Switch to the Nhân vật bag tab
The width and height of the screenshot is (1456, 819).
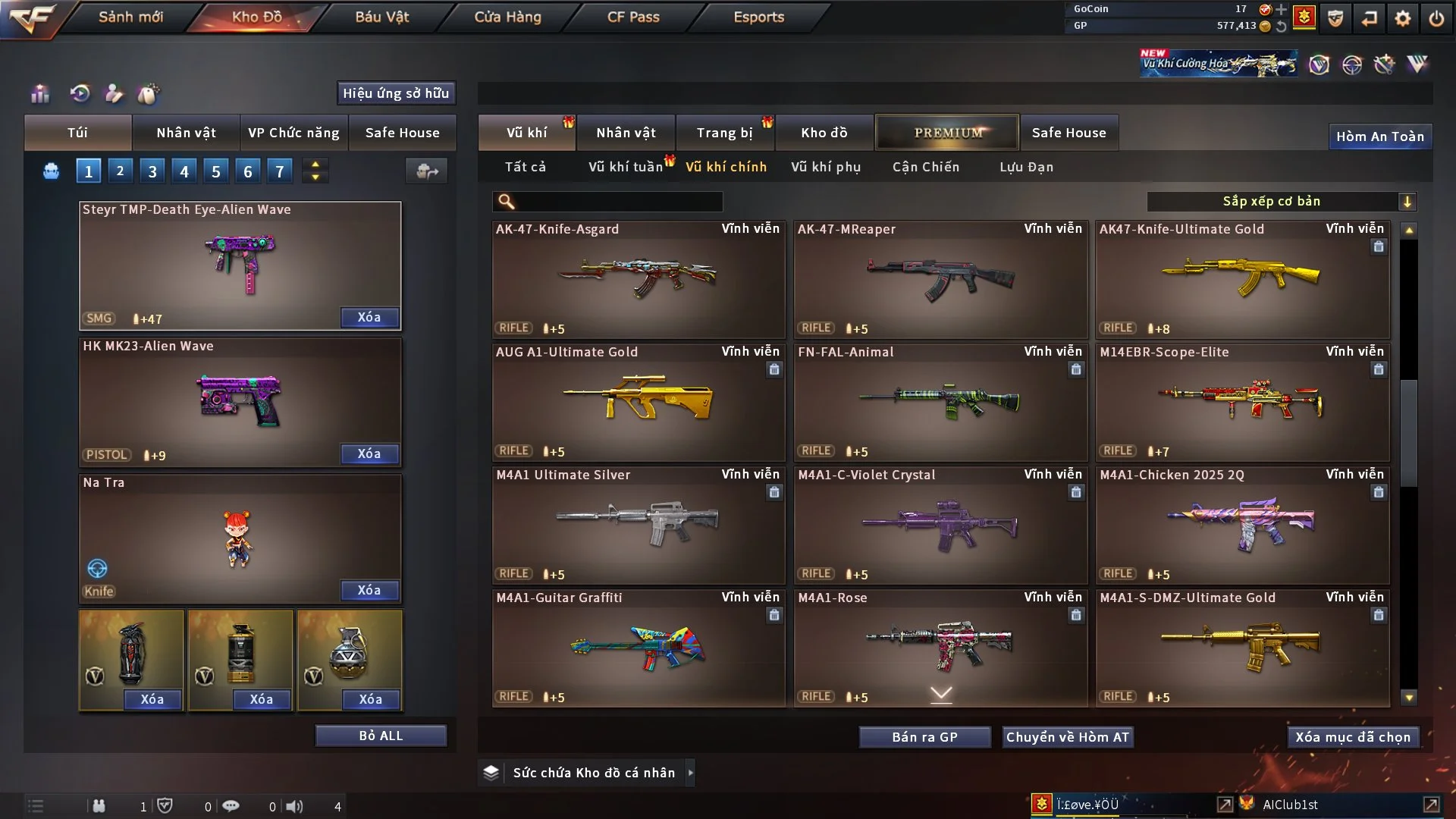point(186,133)
